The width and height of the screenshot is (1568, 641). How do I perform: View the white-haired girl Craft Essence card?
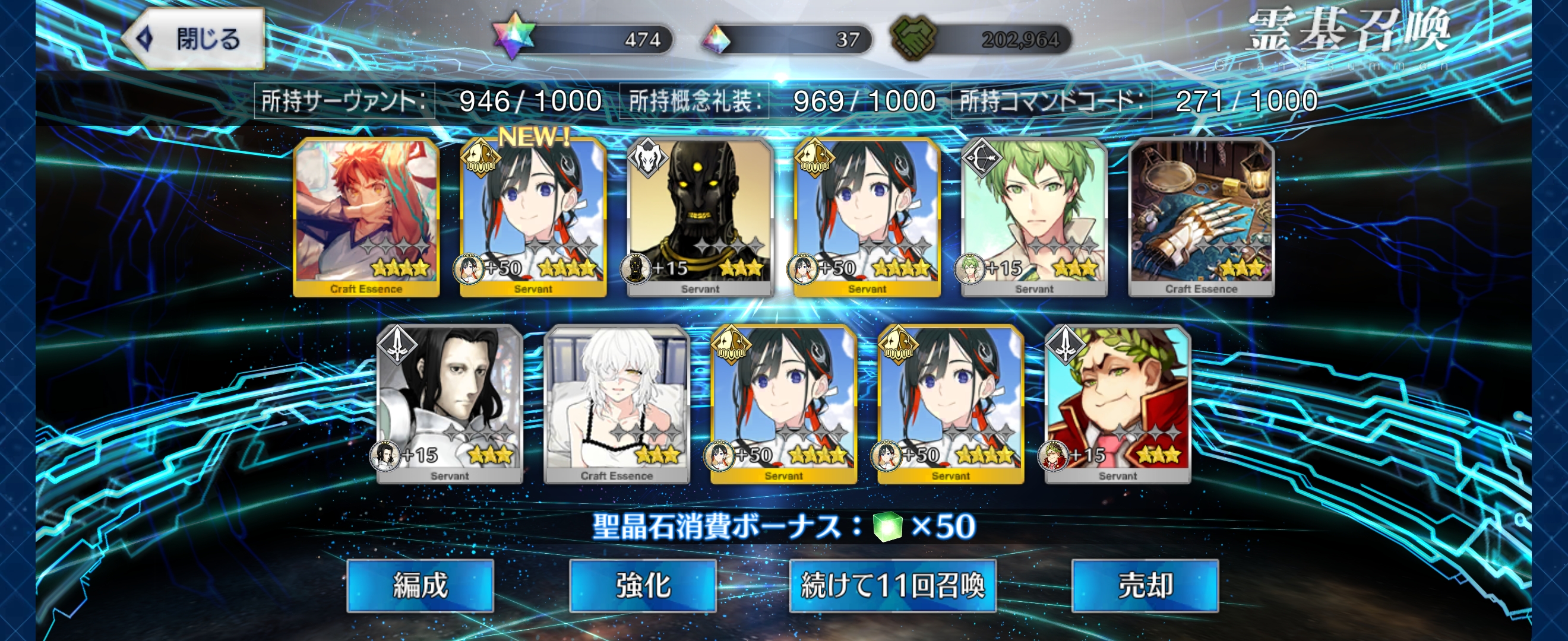(617, 404)
